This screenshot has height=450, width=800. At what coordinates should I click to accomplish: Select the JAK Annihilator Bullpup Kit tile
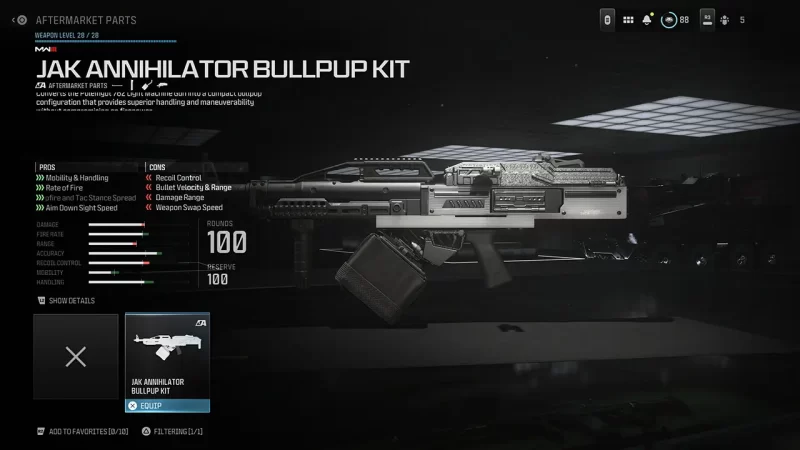pos(167,355)
